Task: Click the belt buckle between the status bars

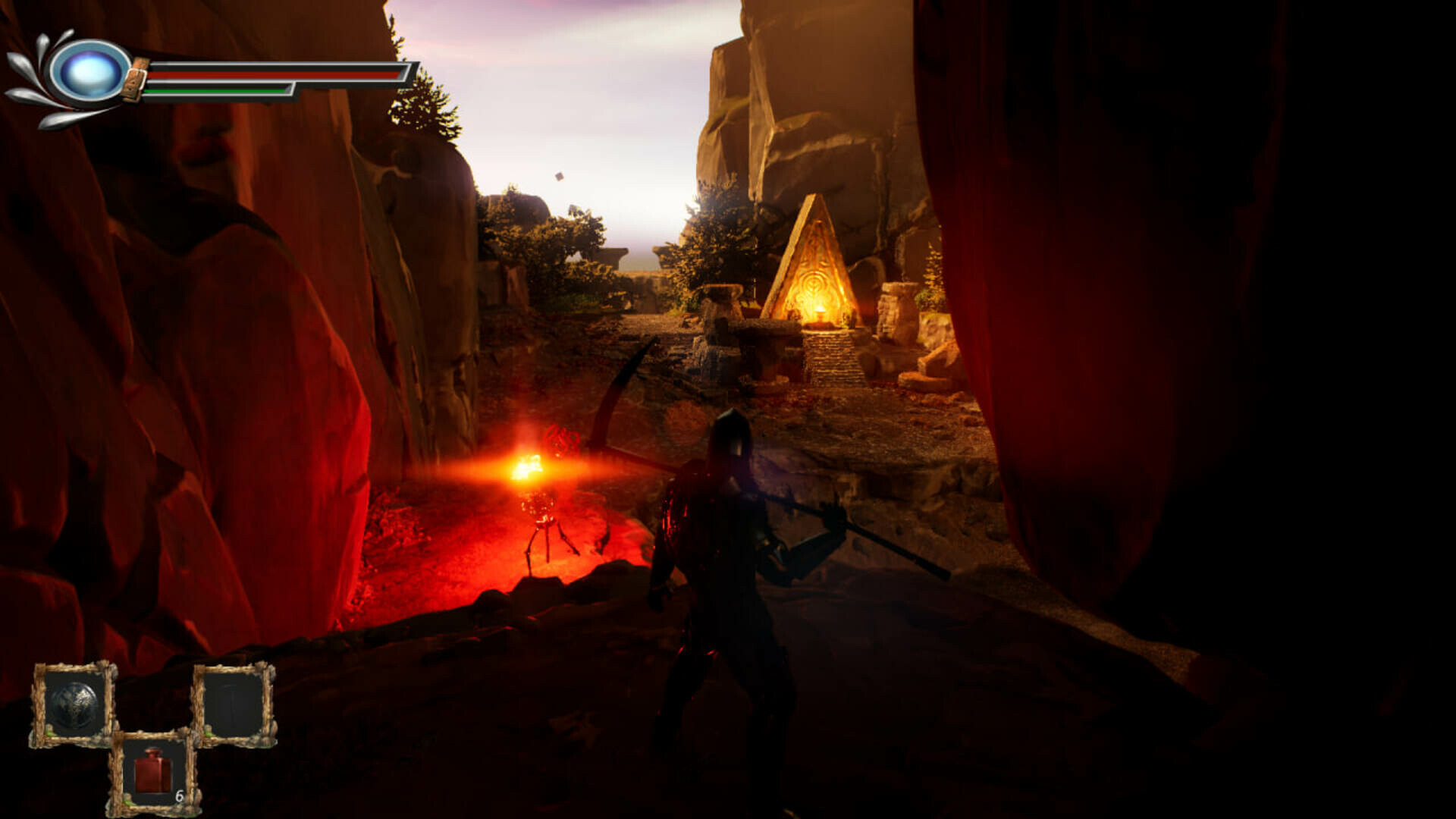Action: tap(135, 80)
